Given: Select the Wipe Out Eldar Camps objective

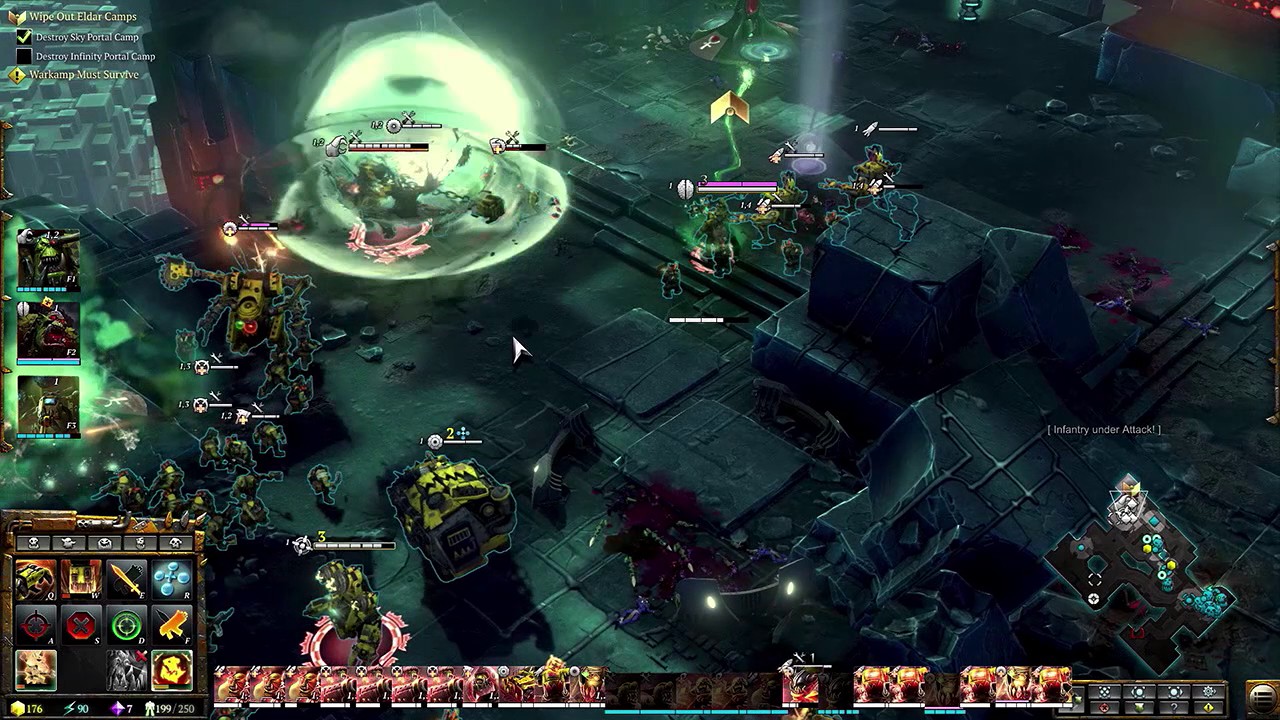Looking at the screenshot, I should (x=82, y=17).
